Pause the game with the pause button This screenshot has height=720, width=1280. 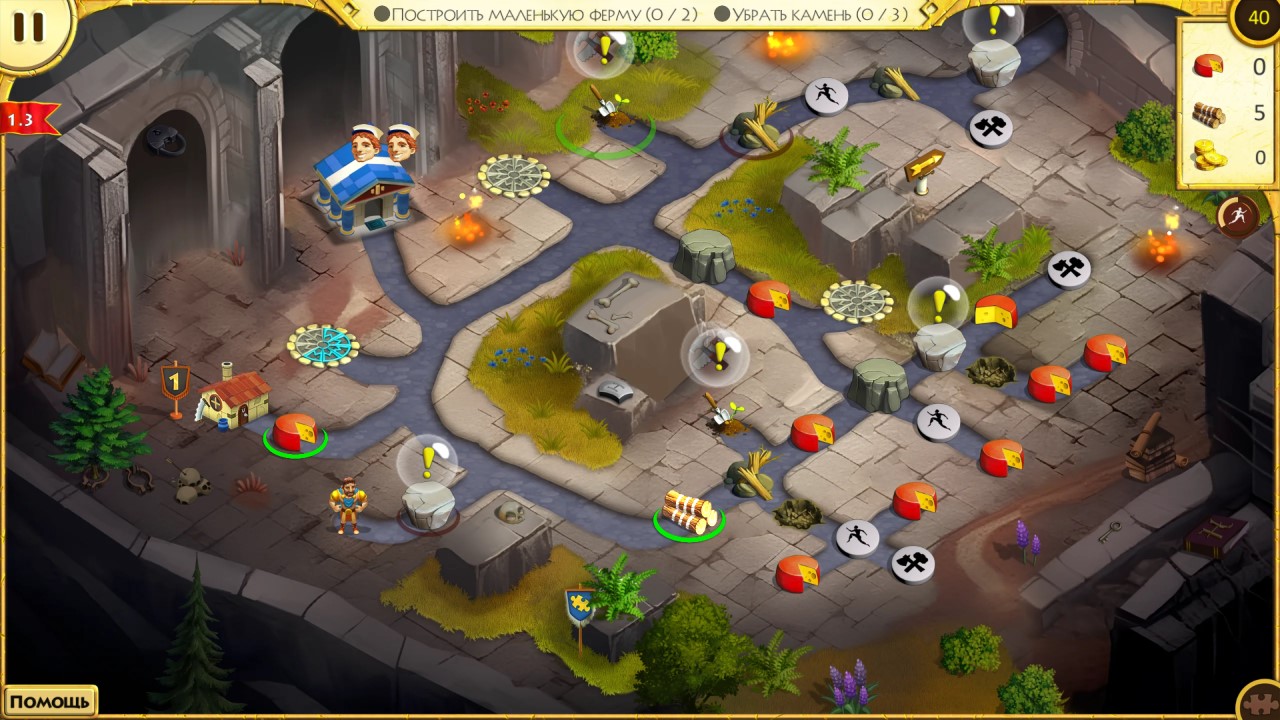(x=28, y=27)
